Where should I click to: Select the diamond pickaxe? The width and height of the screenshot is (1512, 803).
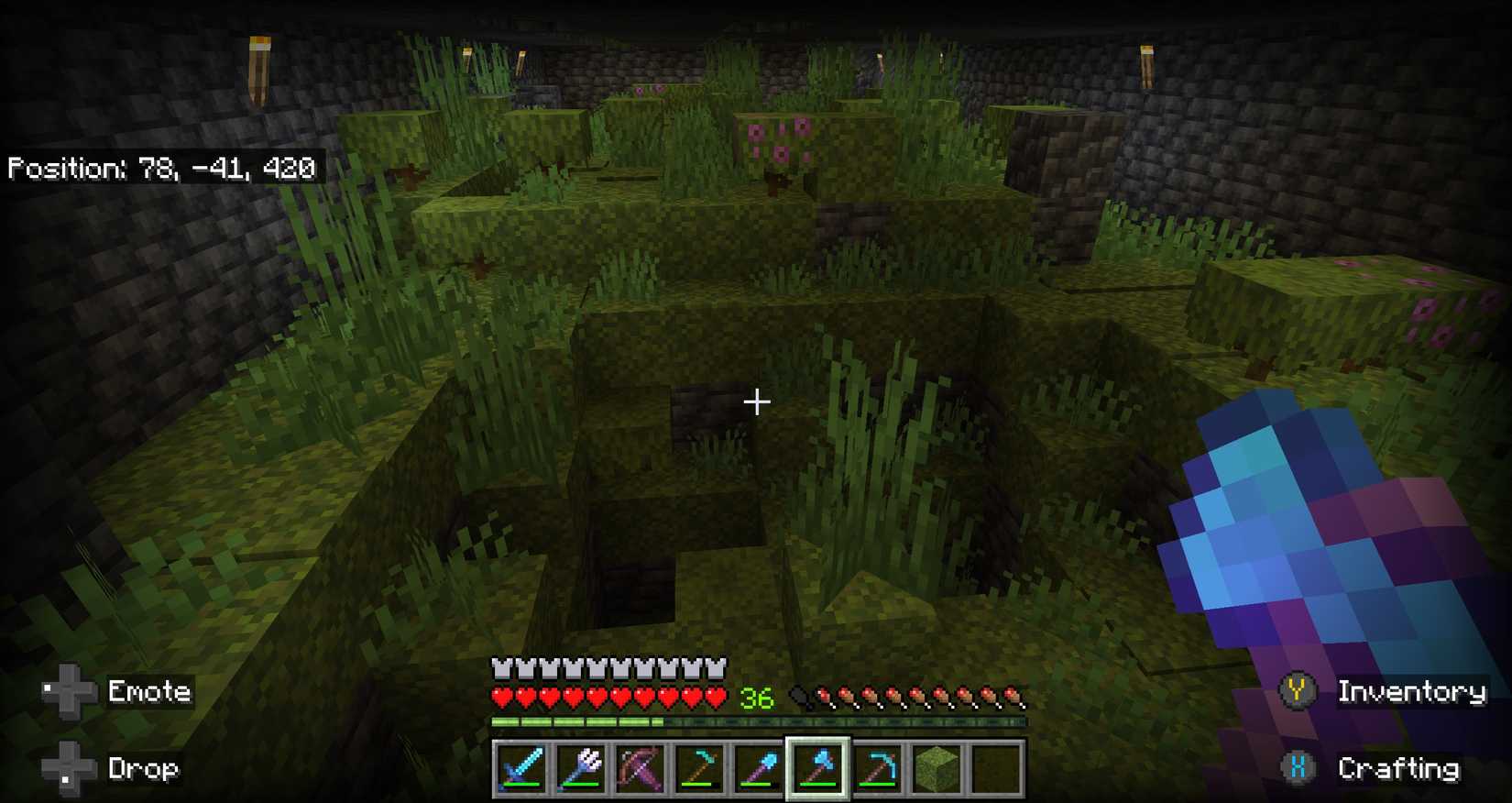tap(878, 770)
